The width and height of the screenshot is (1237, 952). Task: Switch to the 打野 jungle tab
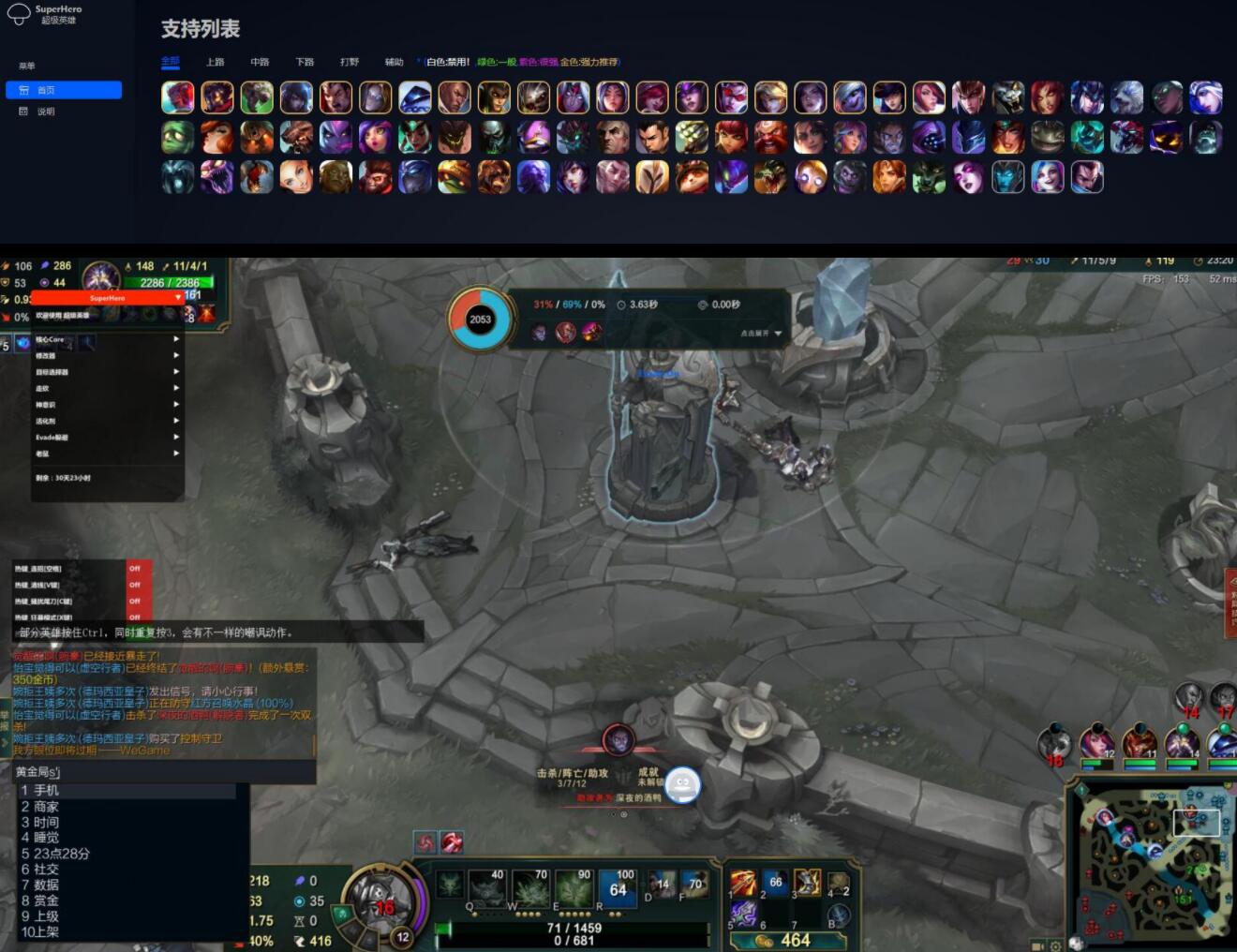tap(350, 63)
